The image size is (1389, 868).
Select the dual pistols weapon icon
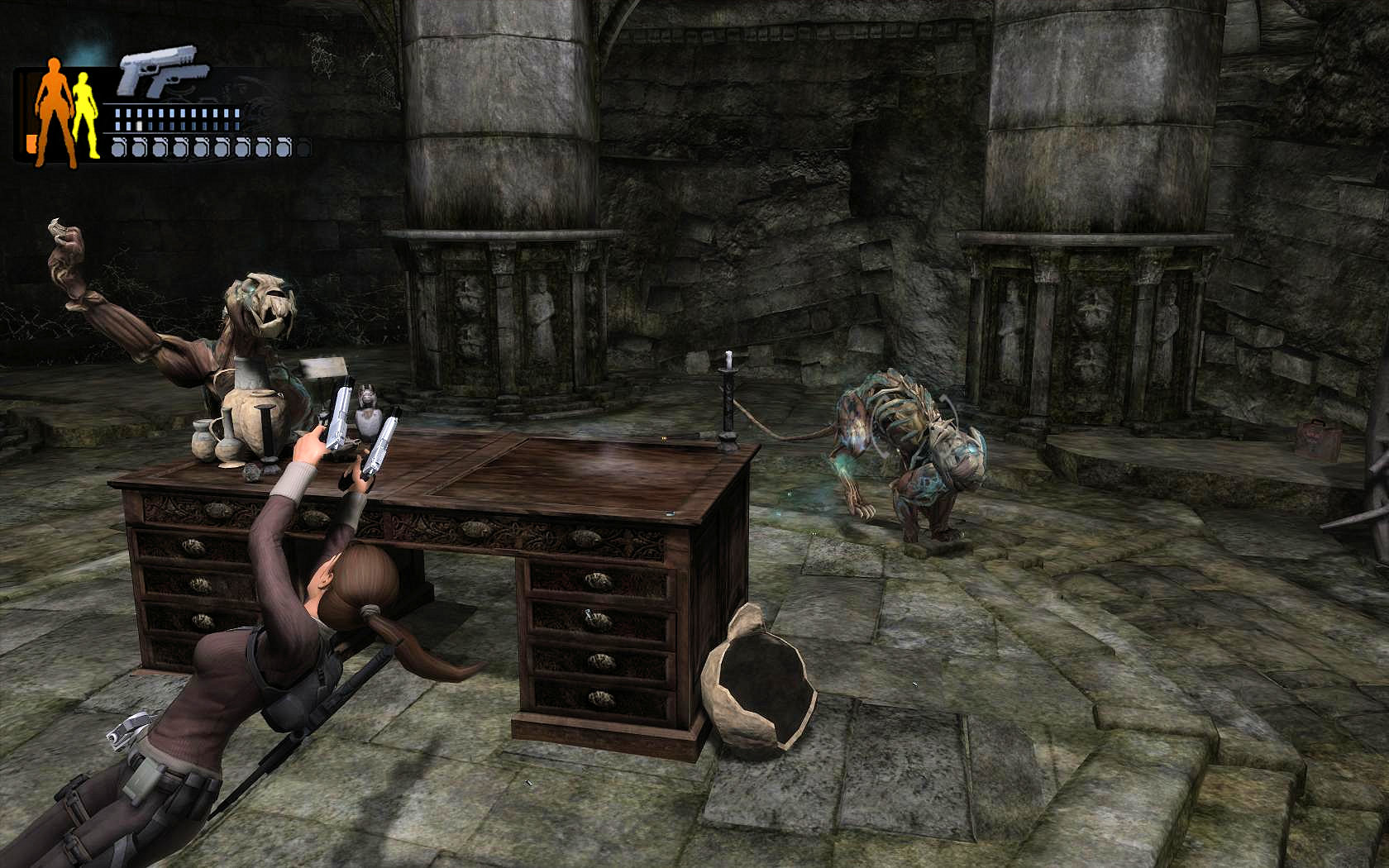pyautogui.click(x=157, y=72)
